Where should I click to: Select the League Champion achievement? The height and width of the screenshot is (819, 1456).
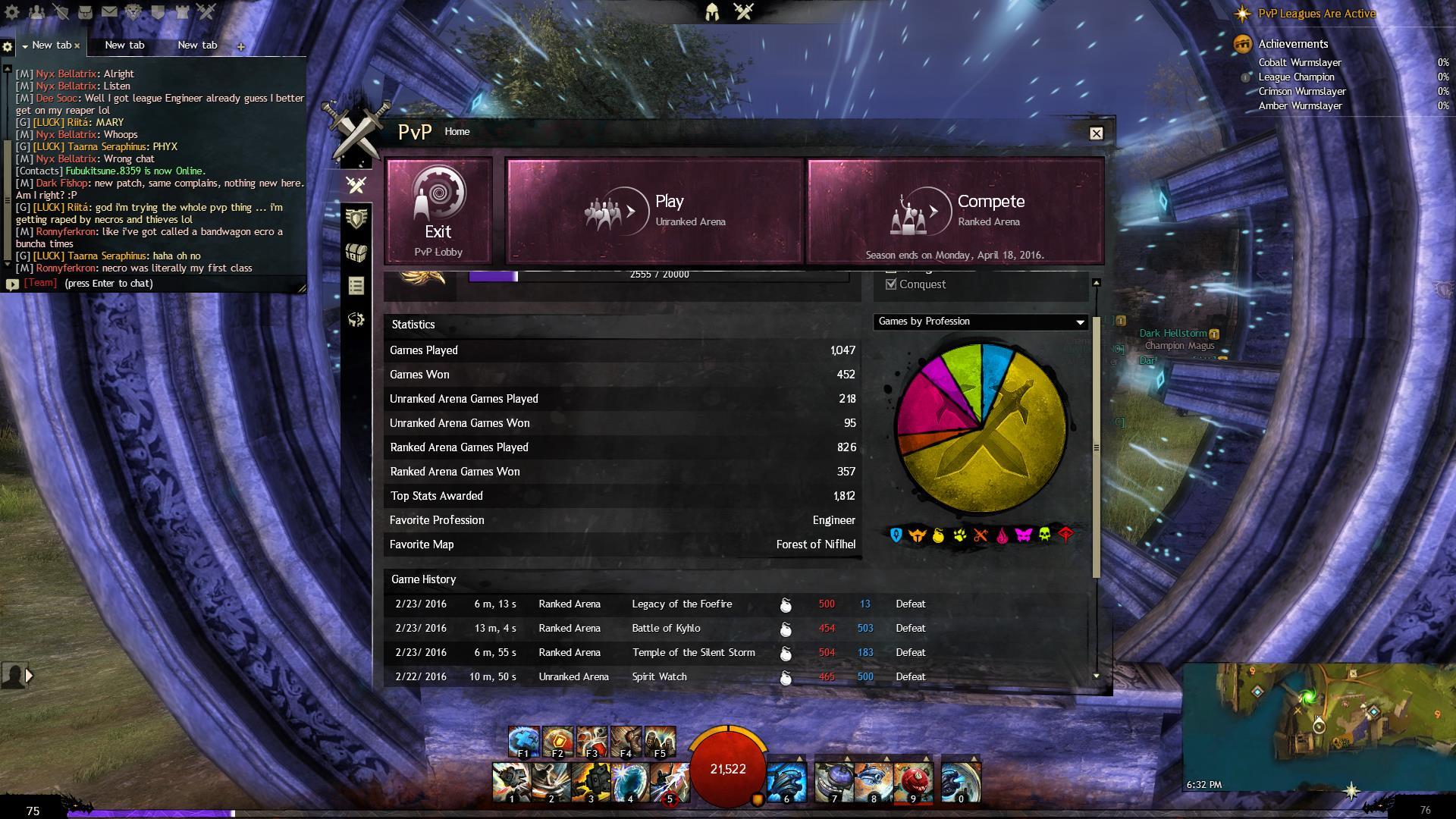click(1296, 77)
